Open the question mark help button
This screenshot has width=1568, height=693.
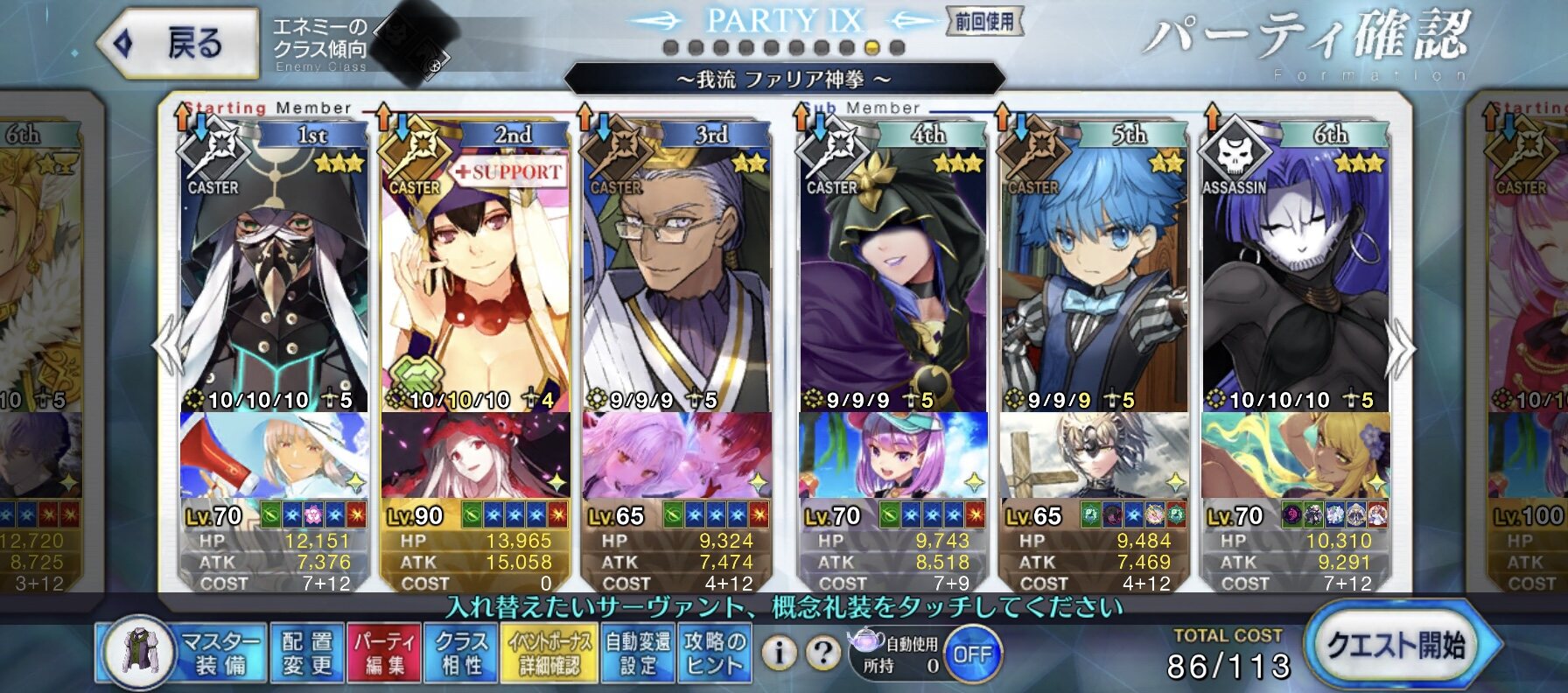[822, 653]
